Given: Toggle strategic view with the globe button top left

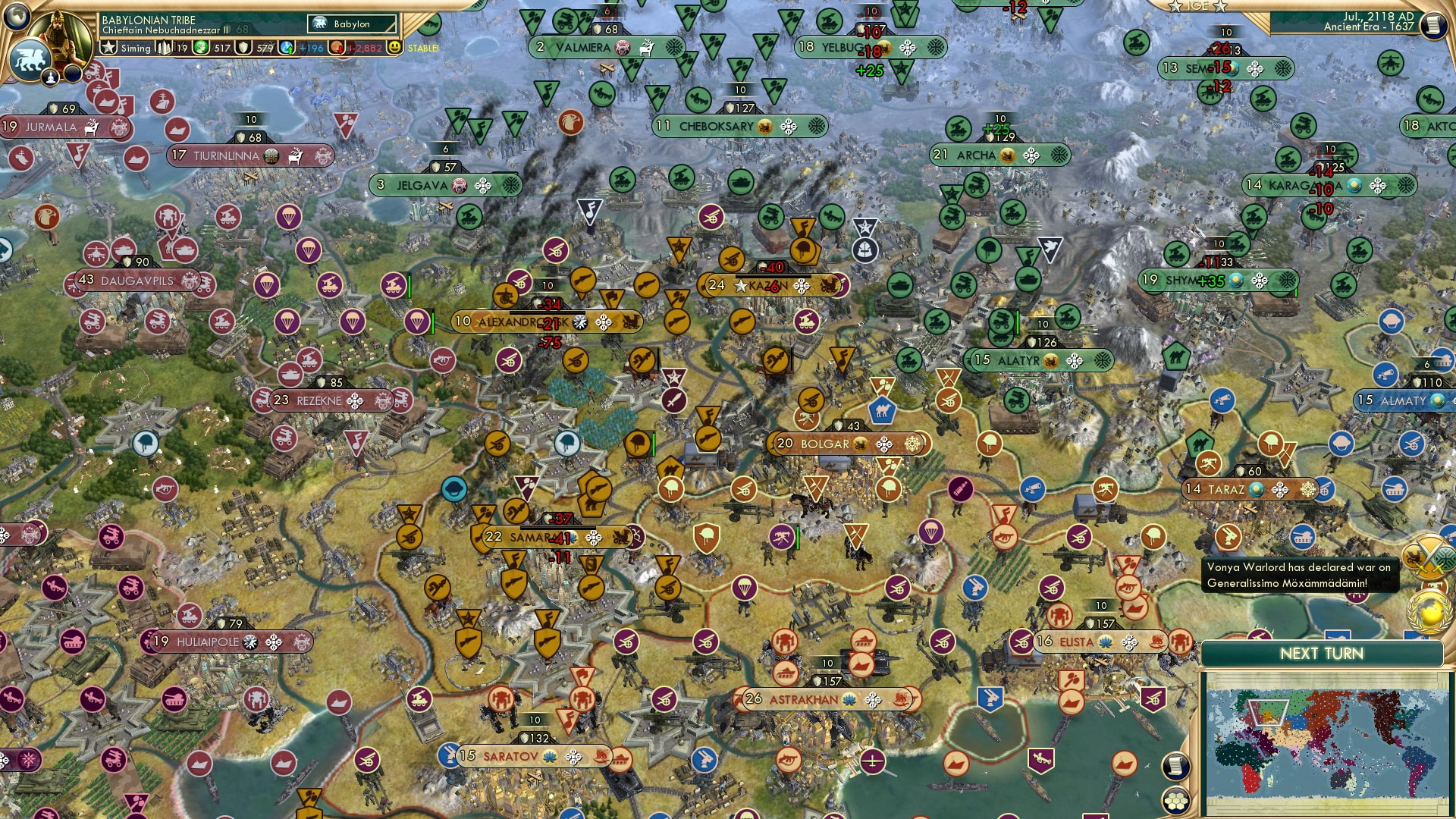Looking at the screenshot, I should point(17,18).
